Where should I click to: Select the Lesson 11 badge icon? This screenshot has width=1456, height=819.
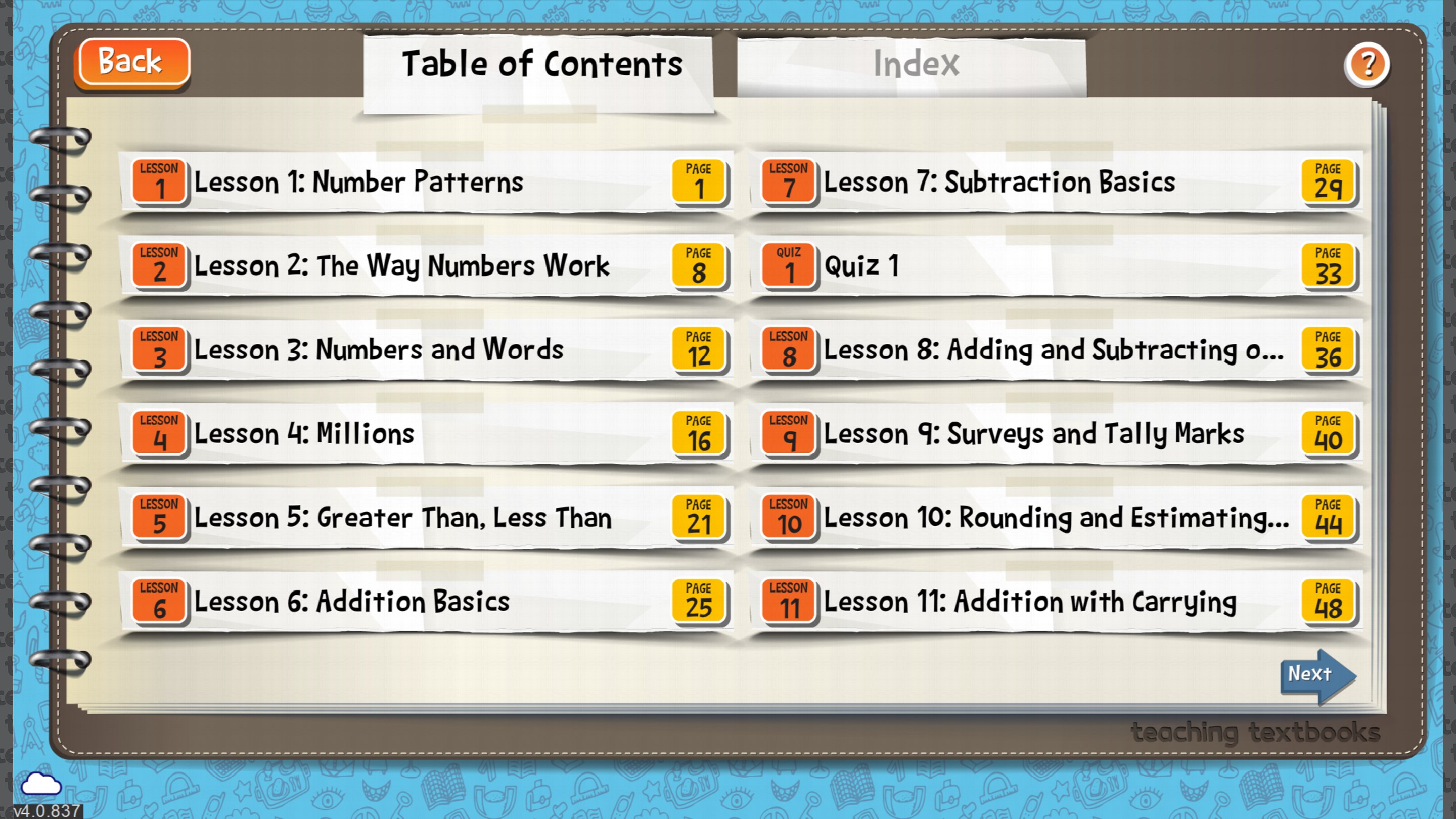click(x=788, y=601)
